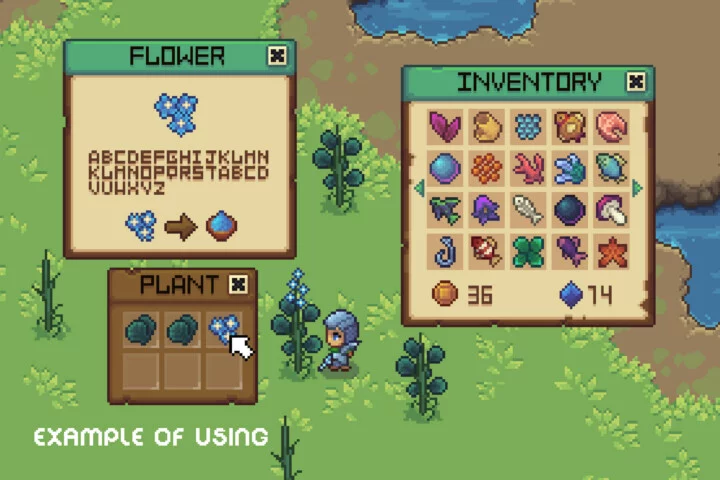This screenshot has width=720, height=480.
Task: Click the blue potion result in Flower recipe
Action: 221,227
